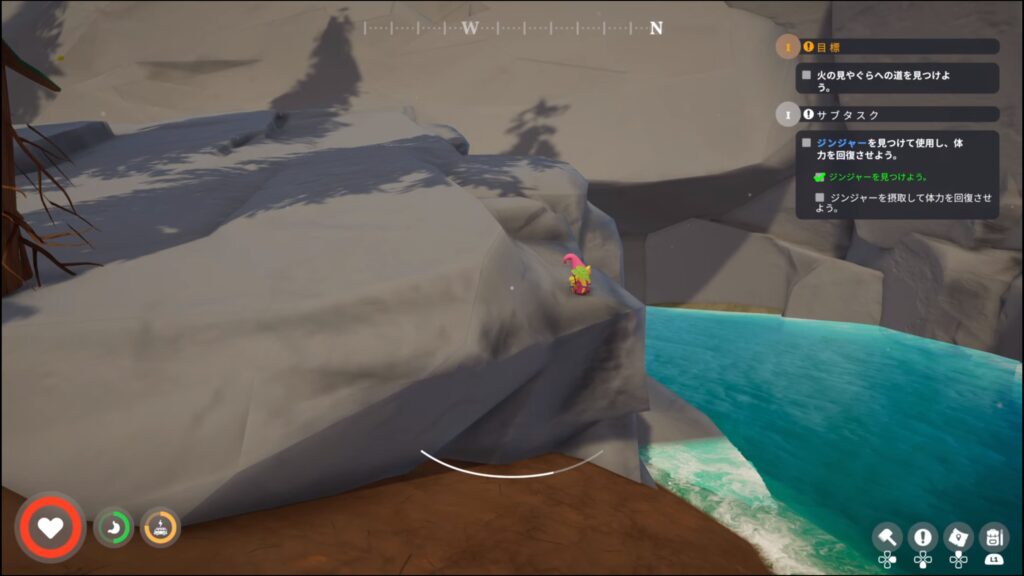This screenshot has height=576, width=1024.
Task: Open the hammer crafting icon
Action: [x=886, y=536]
